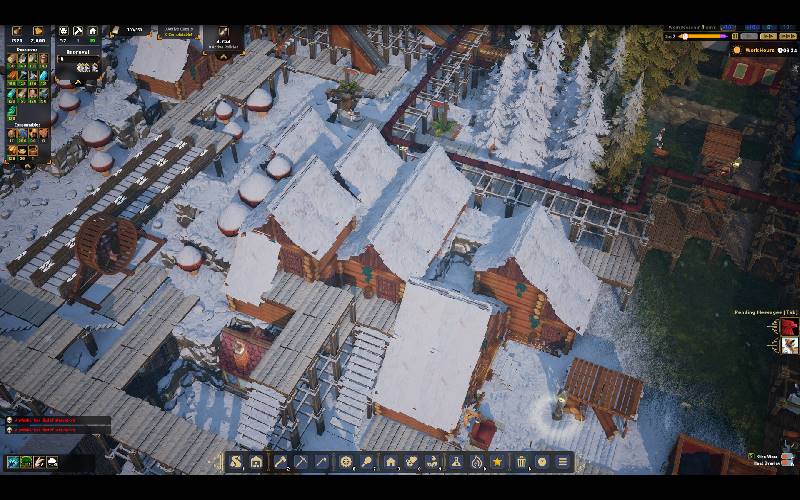Image resolution: width=800 pixels, height=500 pixels.
Task: Select the gear cog toolbar category
Action: (x=346, y=462)
